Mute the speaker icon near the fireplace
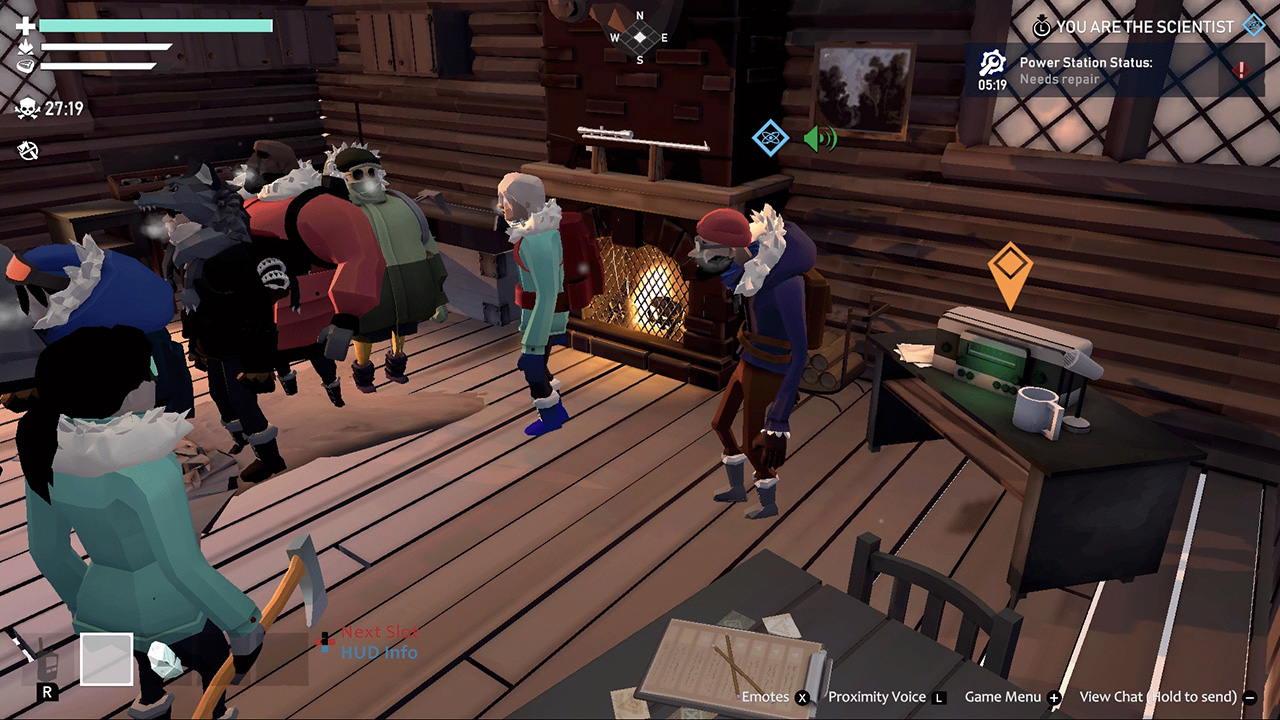Image resolution: width=1280 pixels, height=720 pixels. point(818,139)
